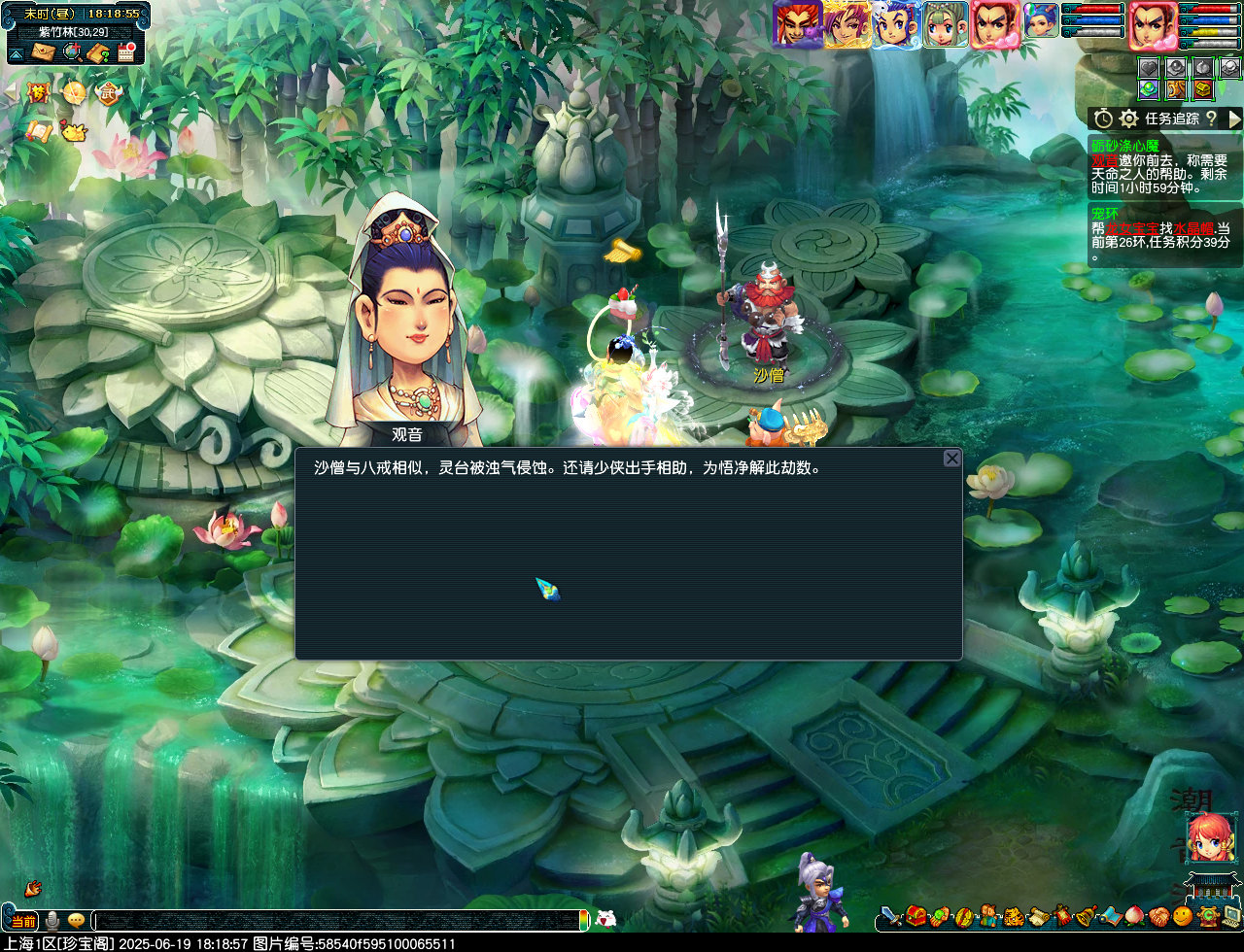The image size is (1244, 952).
Task: Open the smiley emoticon icon on bottom toolbar
Action: tap(1182, 915)
